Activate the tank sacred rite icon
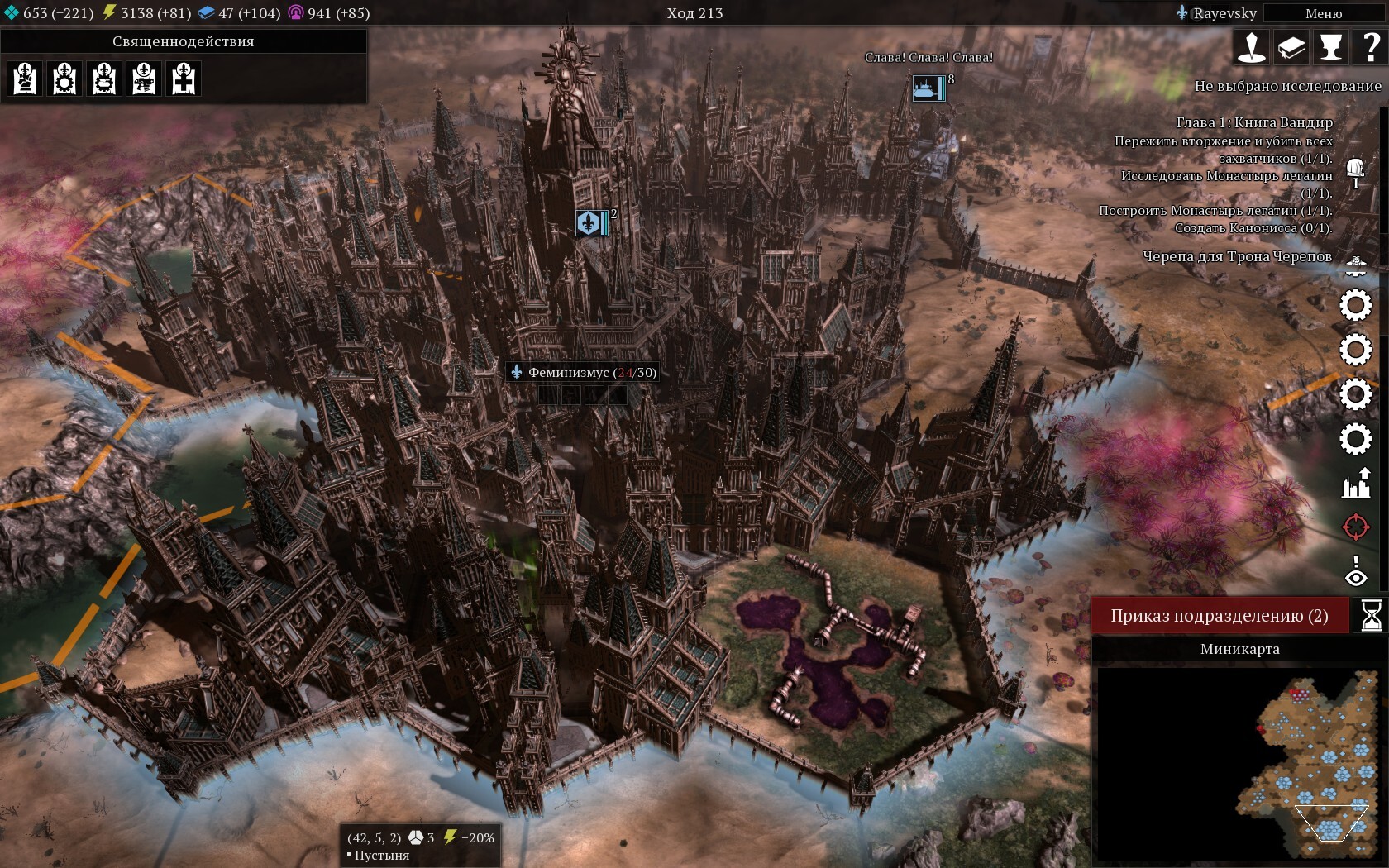The width and height of the screenshot is (1389, 868). pos(104,79)
